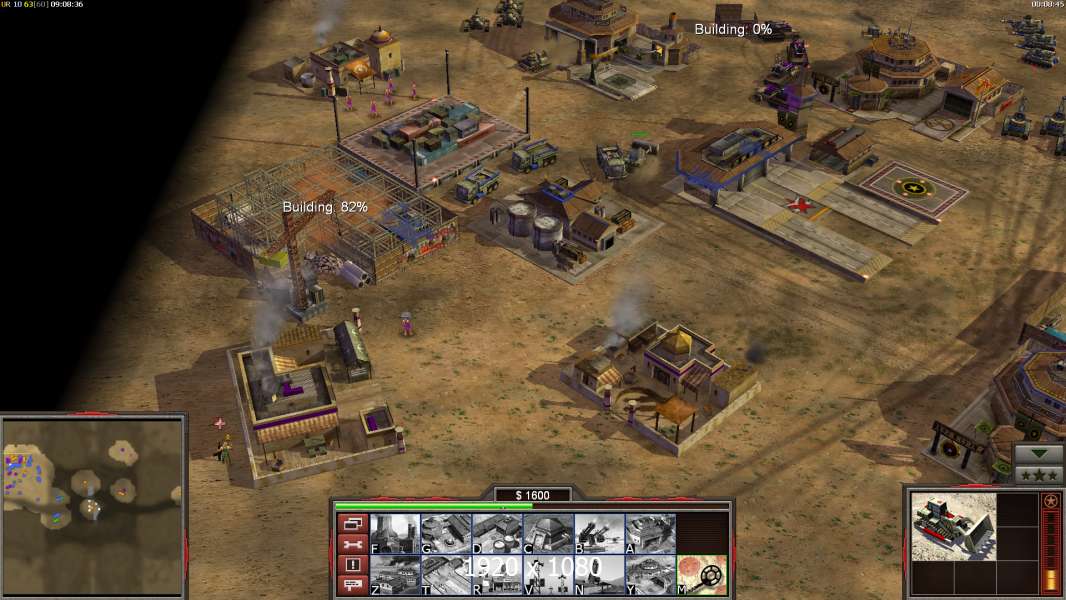Select the build icon labeled G
Image resolution: width=1066 pixels, height=600 pixels.
pyautogui.click(x=445, y=533)
